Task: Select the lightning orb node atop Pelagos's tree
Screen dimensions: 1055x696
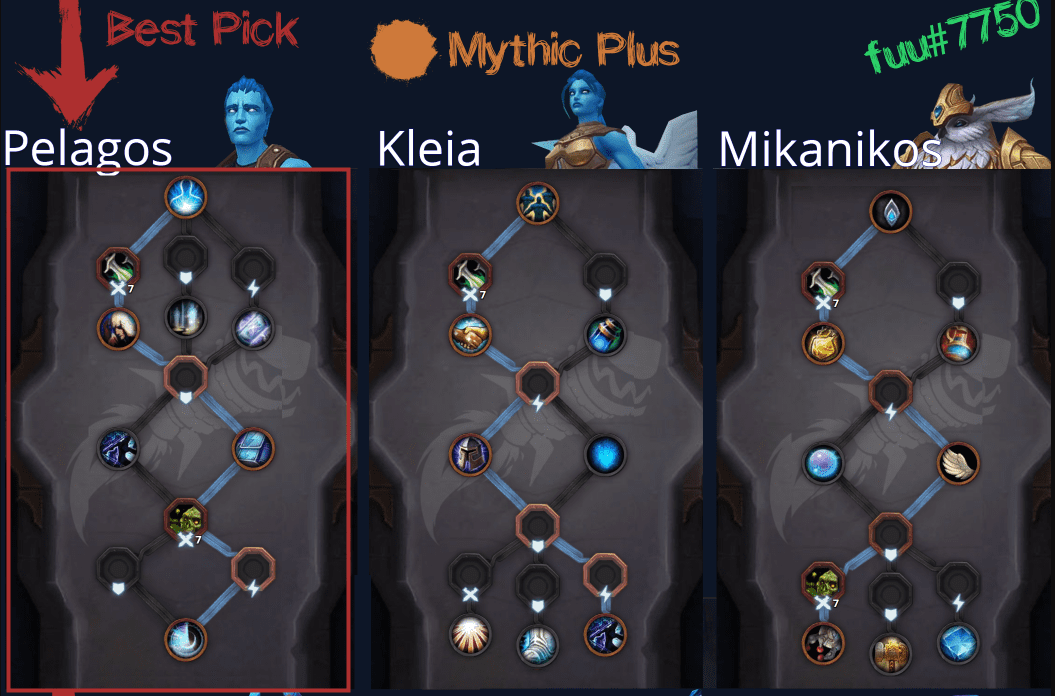Action: coord(185,197)
